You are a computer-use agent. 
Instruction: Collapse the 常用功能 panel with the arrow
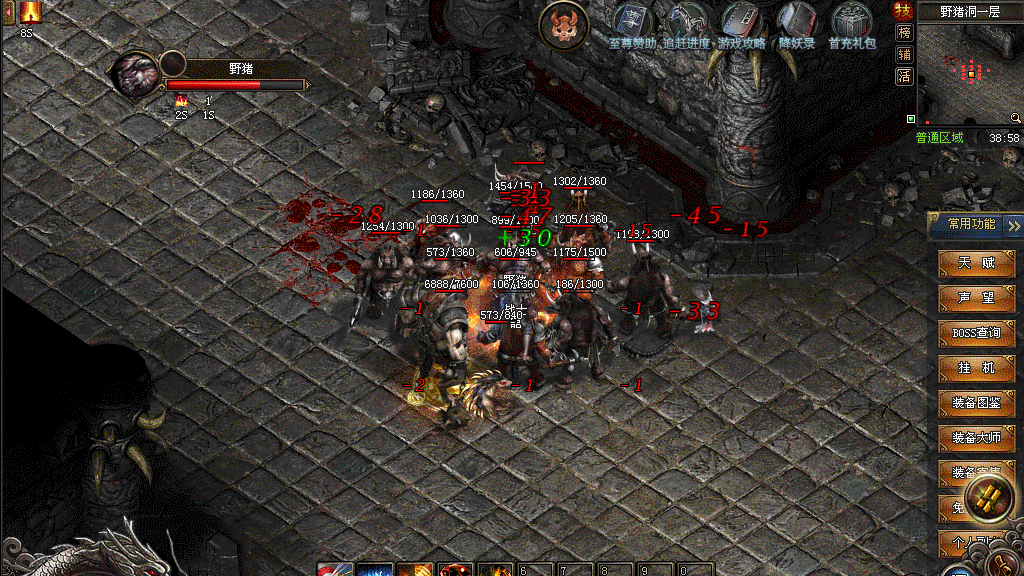(x=1014, y=224)
